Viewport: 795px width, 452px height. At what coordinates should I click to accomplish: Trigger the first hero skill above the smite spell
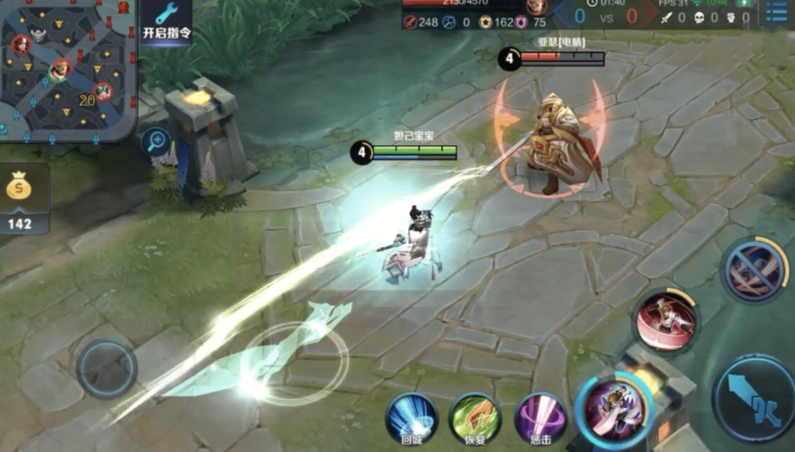point(612,410)
